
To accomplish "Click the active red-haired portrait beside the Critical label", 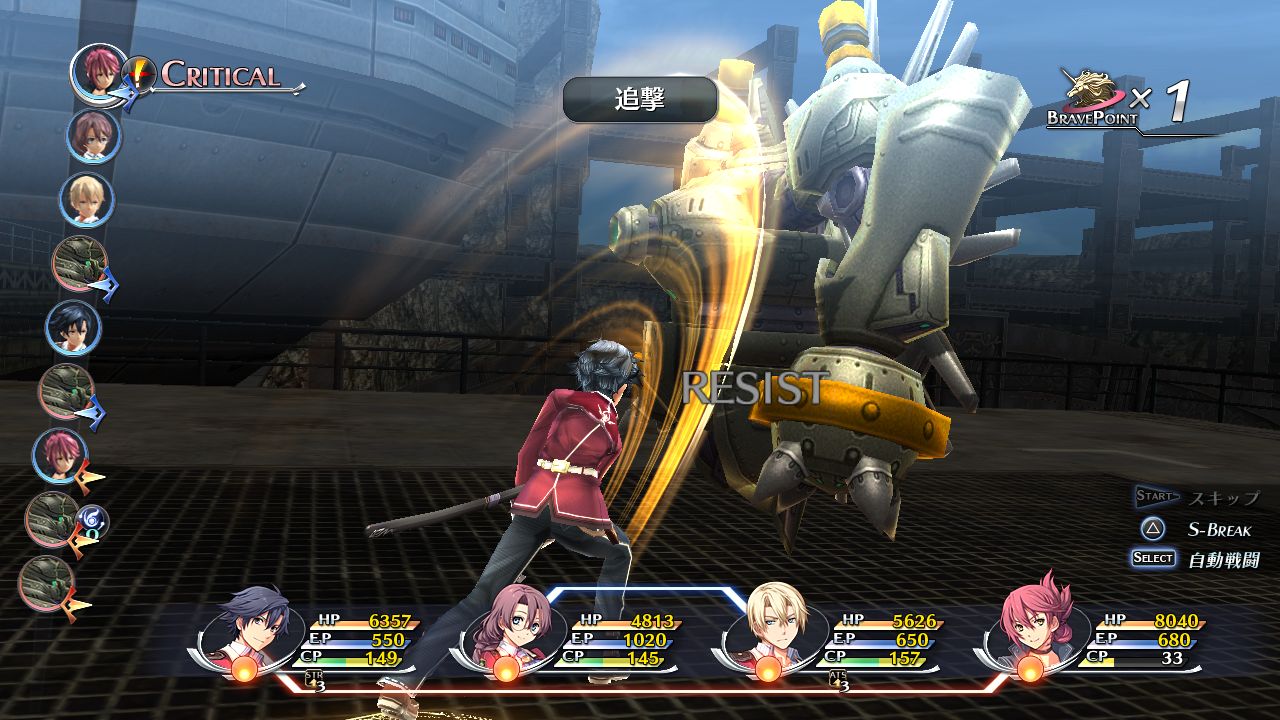I will point(98,70).
